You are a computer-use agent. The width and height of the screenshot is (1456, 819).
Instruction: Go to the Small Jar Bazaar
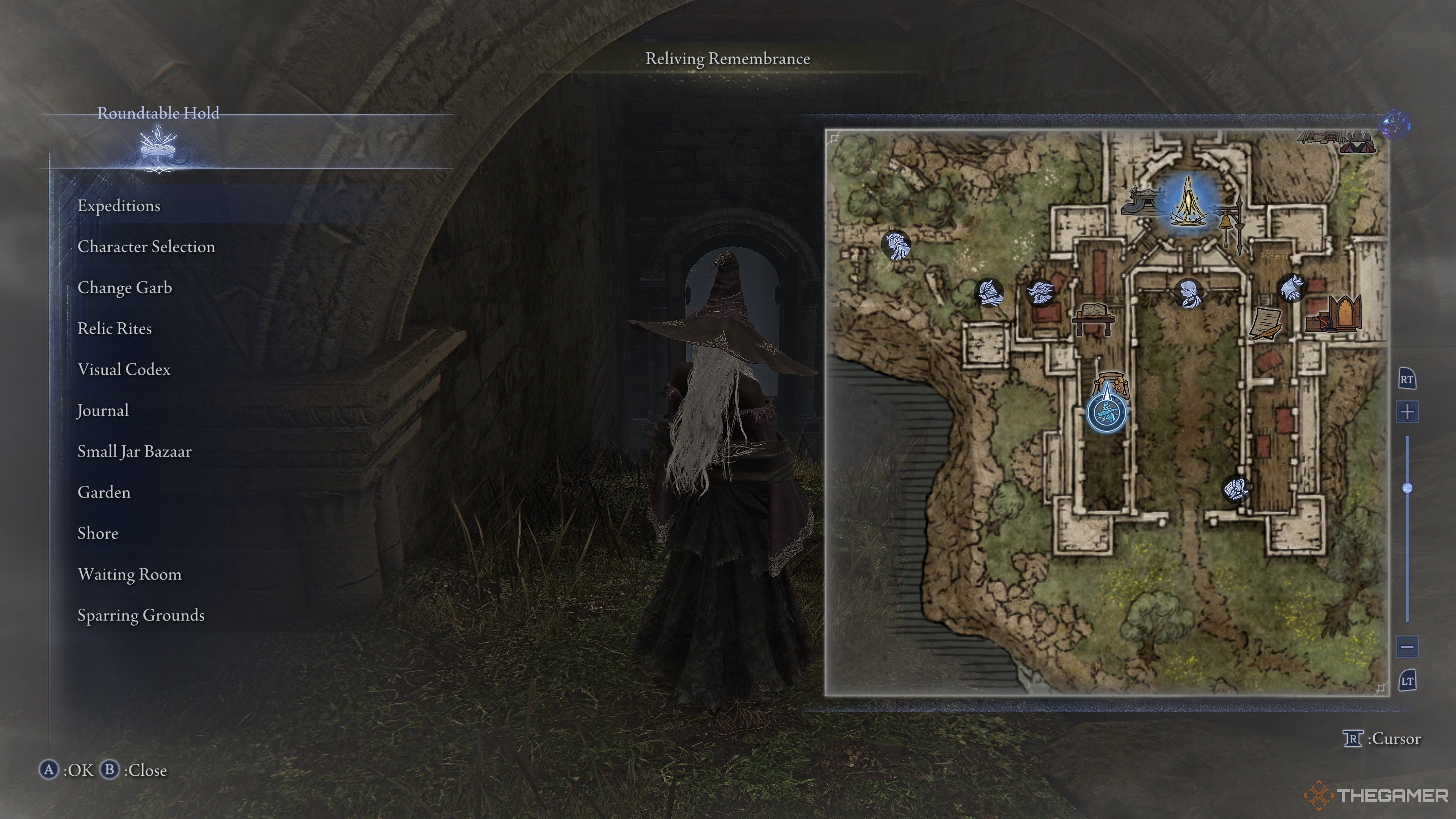(135, 452)
